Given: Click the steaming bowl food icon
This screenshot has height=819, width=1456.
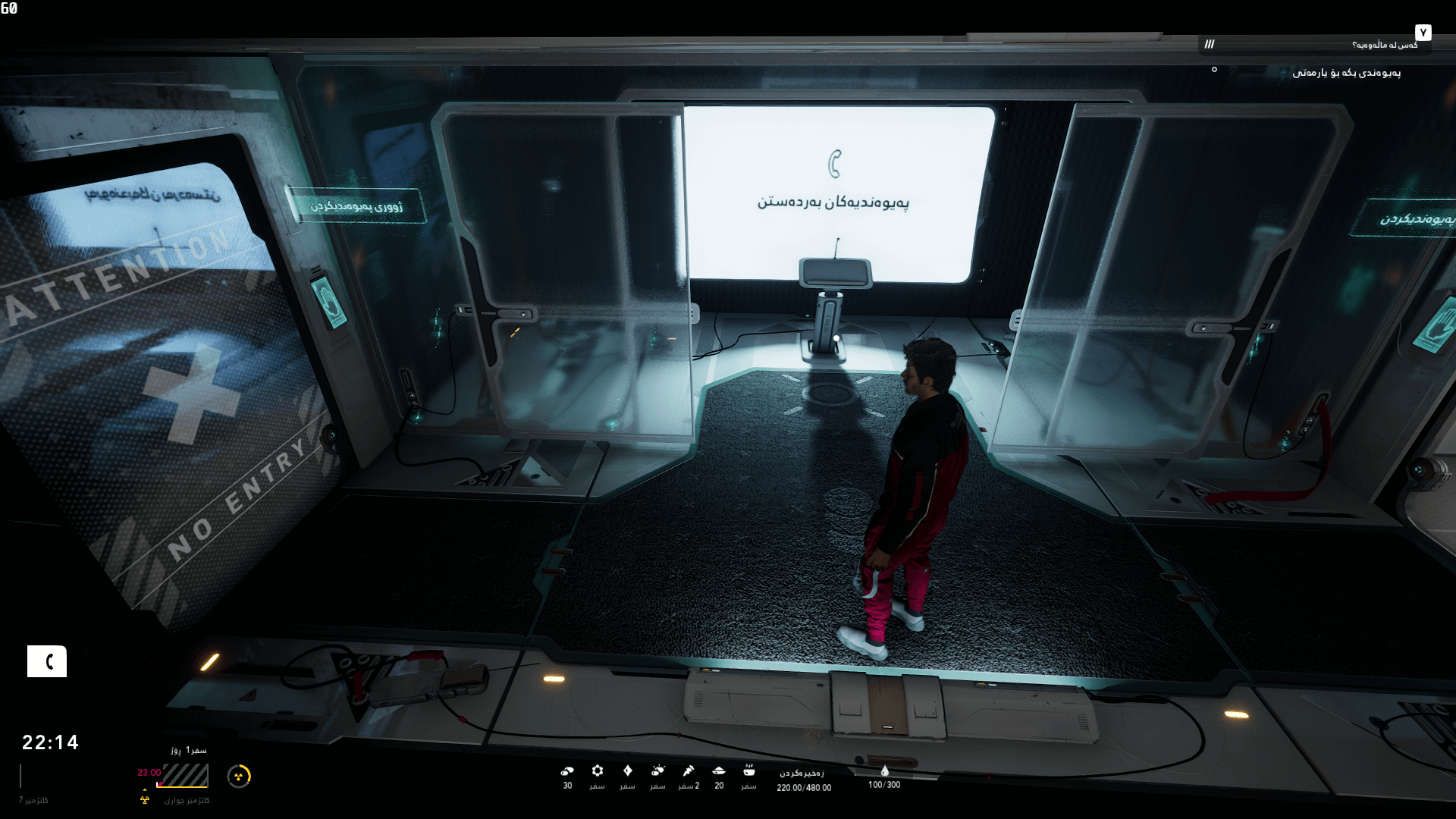Looking at the screenshot, I should [x=749, y=772].
